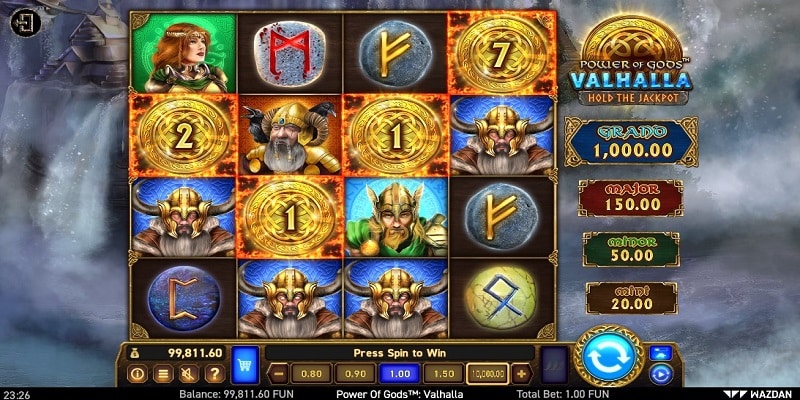Set the bet to 1.50
Screen dimensions: 800x400
(443, 374)
